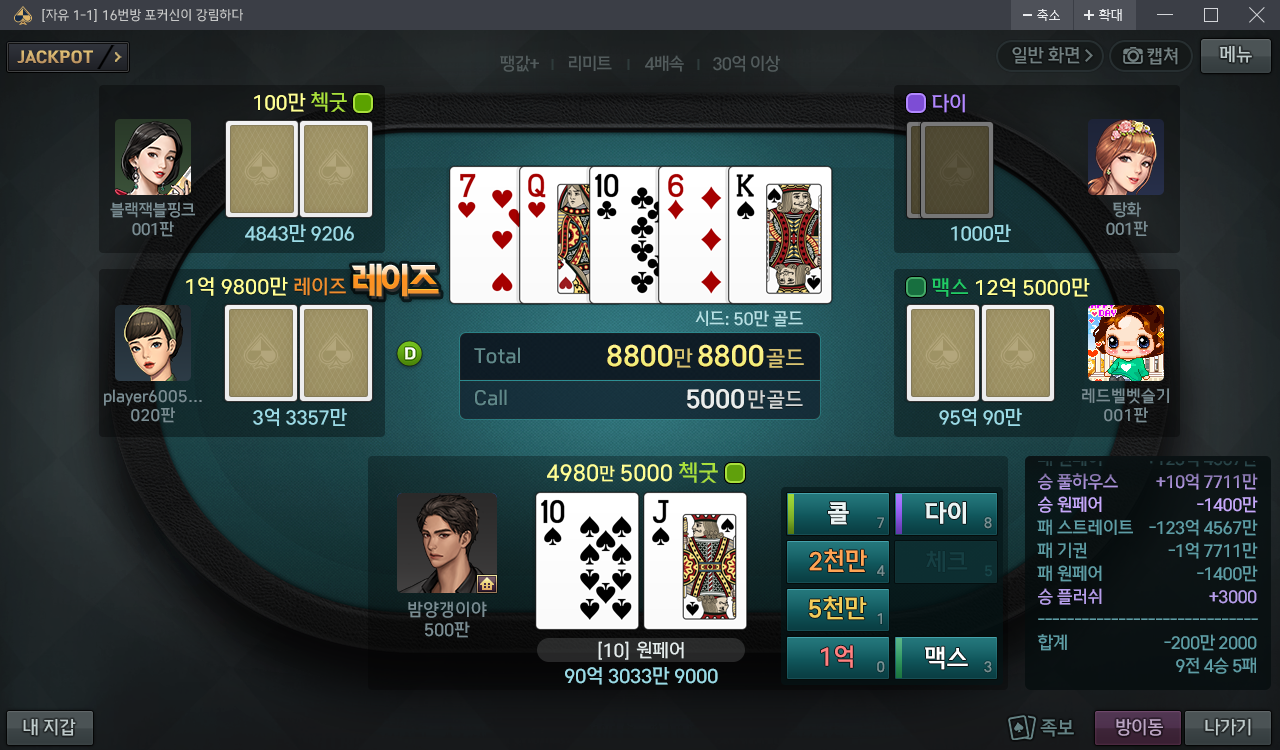Show the 족보 hand rankings
Screen dimensions: 1280x750
click(x=1042, y=727)
